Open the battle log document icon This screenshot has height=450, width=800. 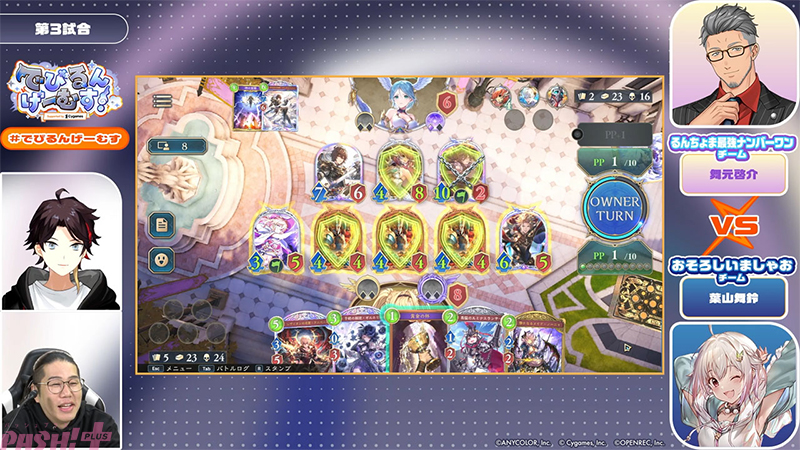(x=161, y=225)
